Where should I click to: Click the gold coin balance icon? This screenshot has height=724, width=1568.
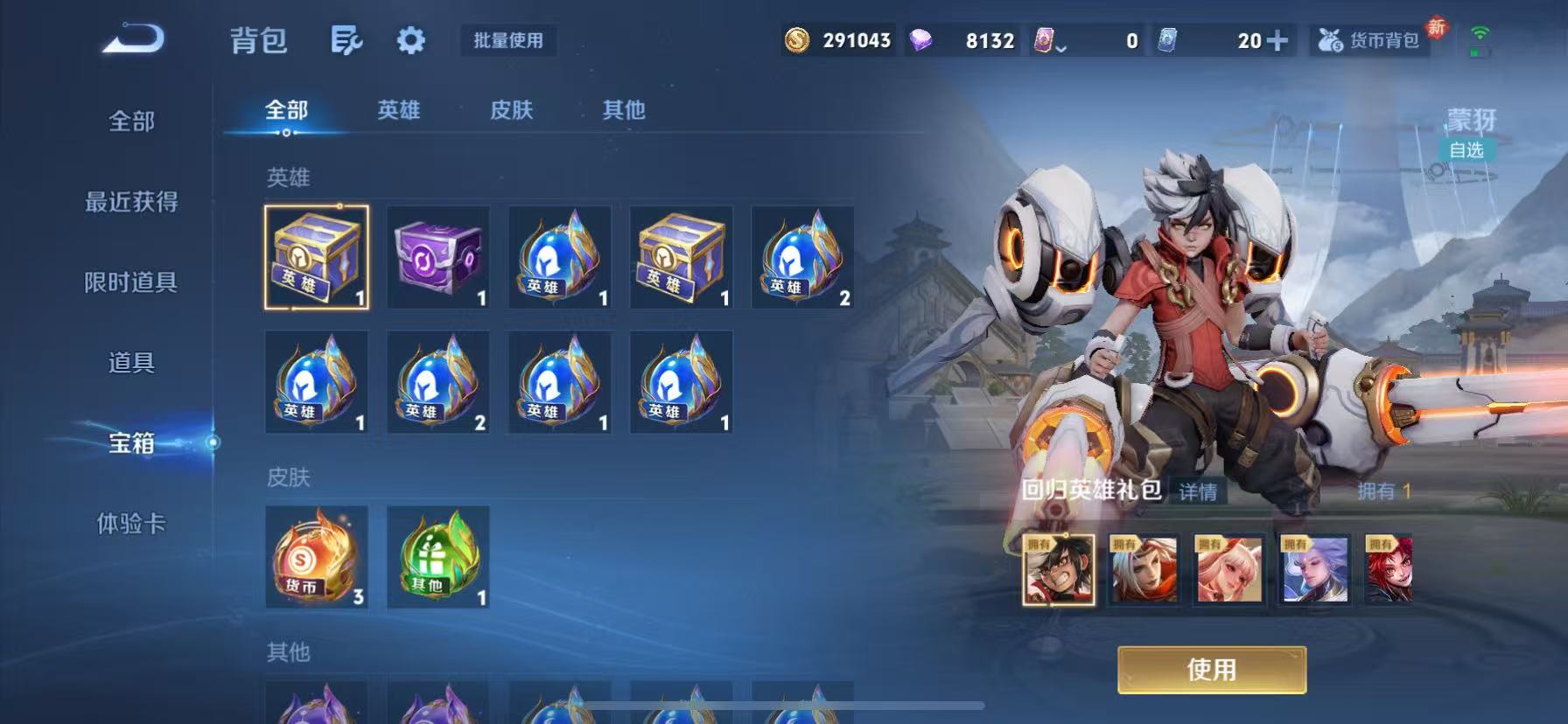[x=798, y=40]
